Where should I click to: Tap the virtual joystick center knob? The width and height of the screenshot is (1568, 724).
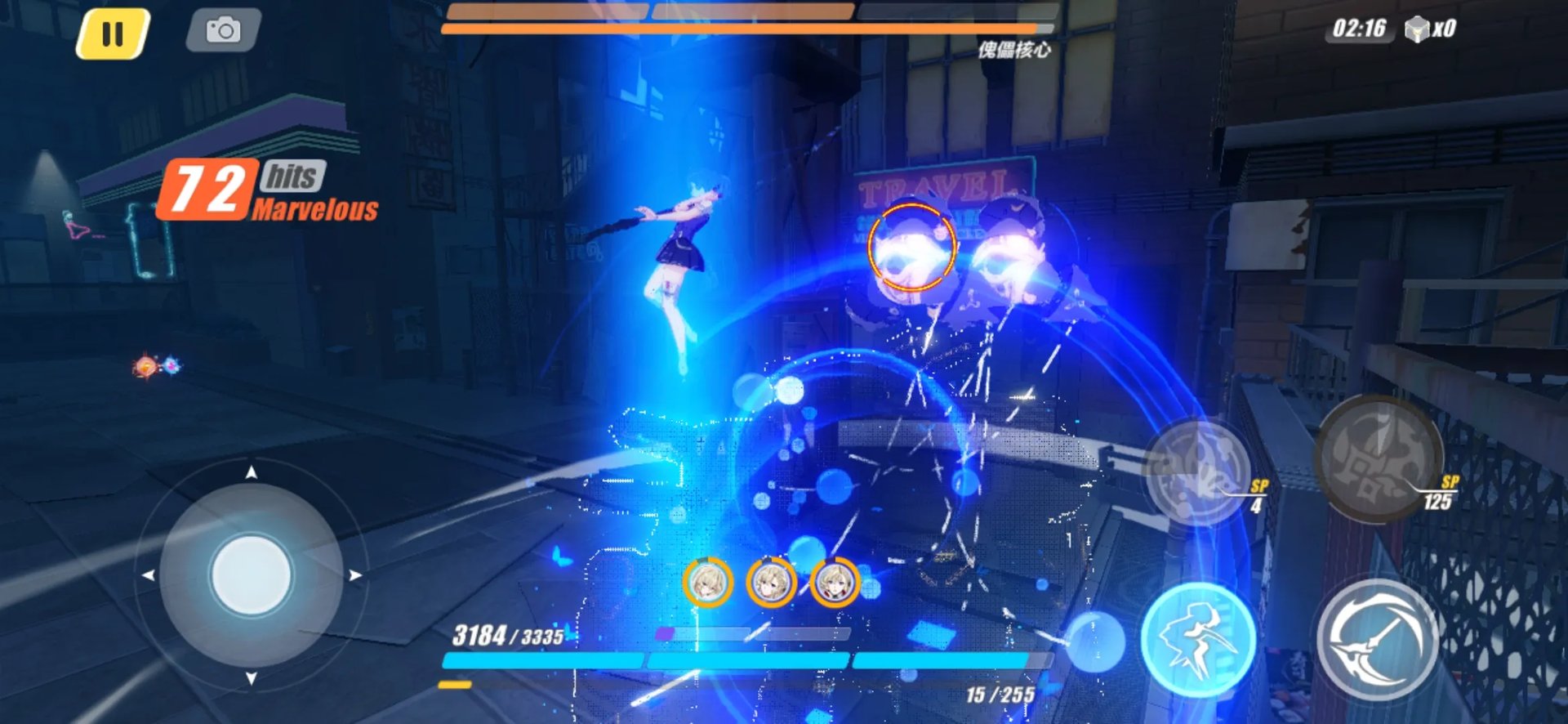pos(251,574)
